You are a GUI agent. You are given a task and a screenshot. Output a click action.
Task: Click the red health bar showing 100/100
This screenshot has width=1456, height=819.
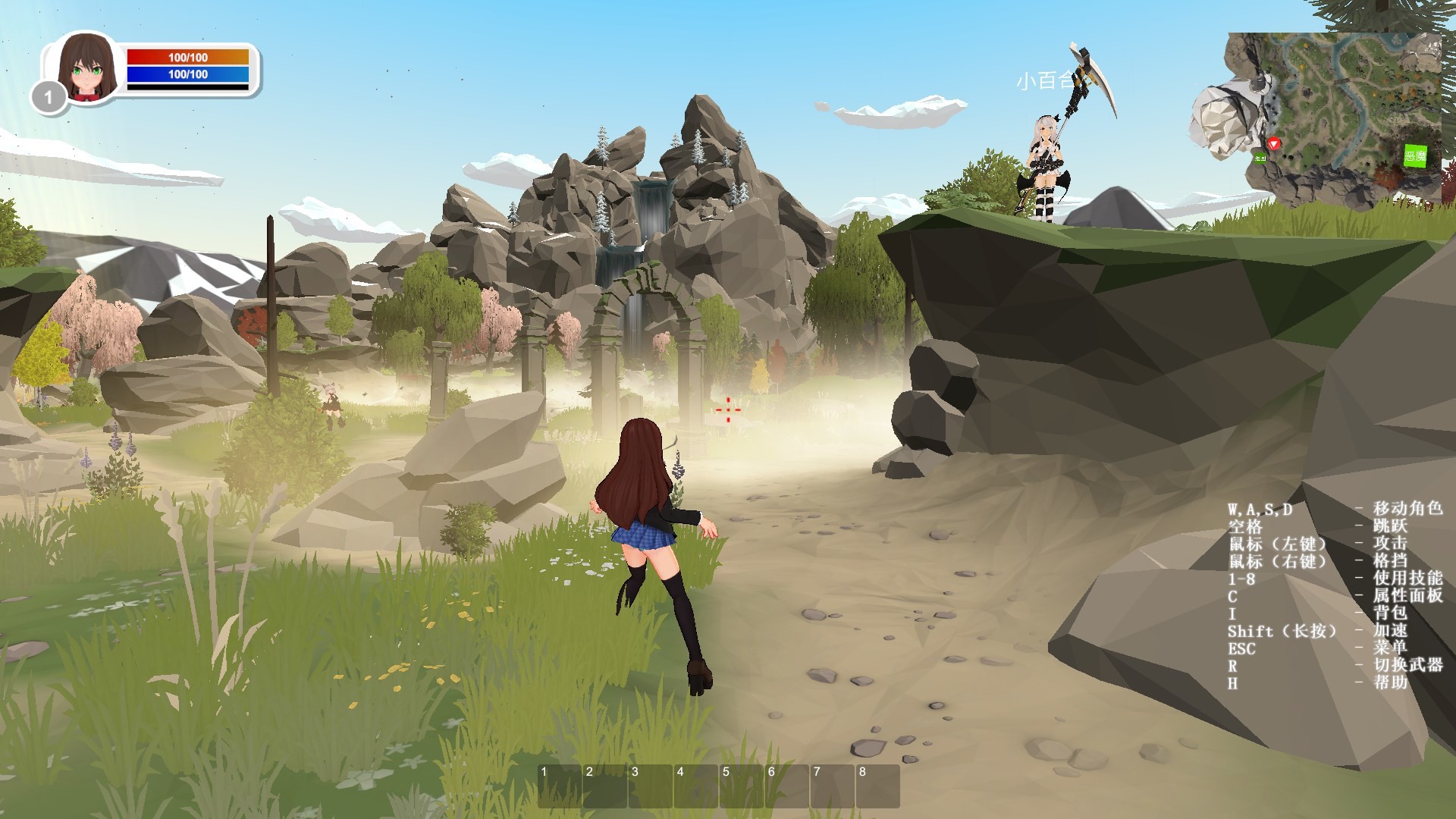coord(190,56)
